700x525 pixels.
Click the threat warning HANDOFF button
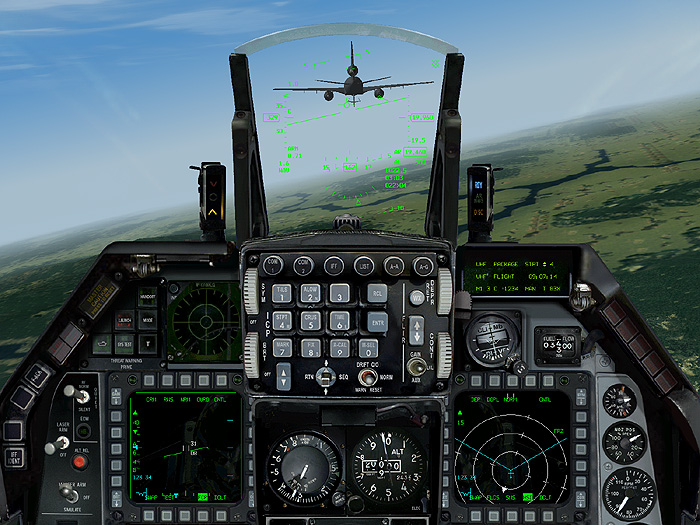point(148,297)
